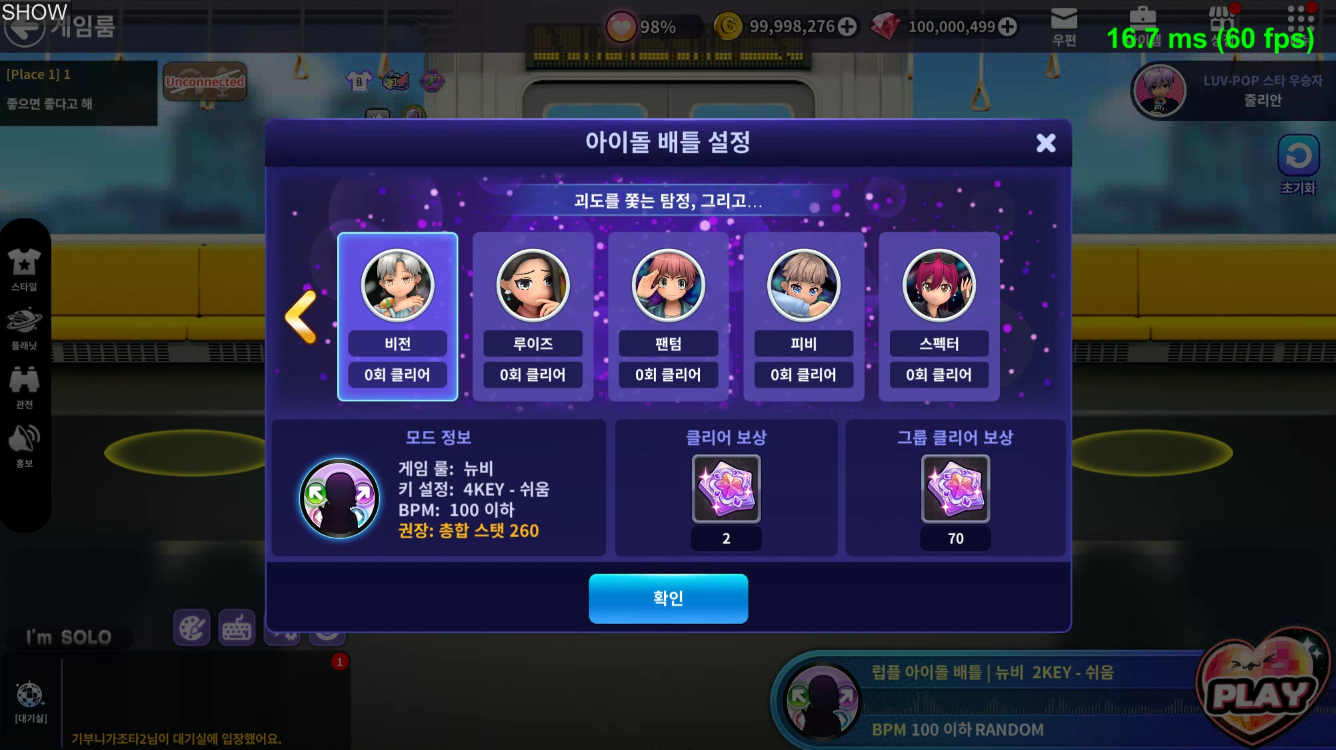The width and height of the screenshot is (1336, 750).
Task: Open the 플래닛 menu
Action: [x=24, y=326]
